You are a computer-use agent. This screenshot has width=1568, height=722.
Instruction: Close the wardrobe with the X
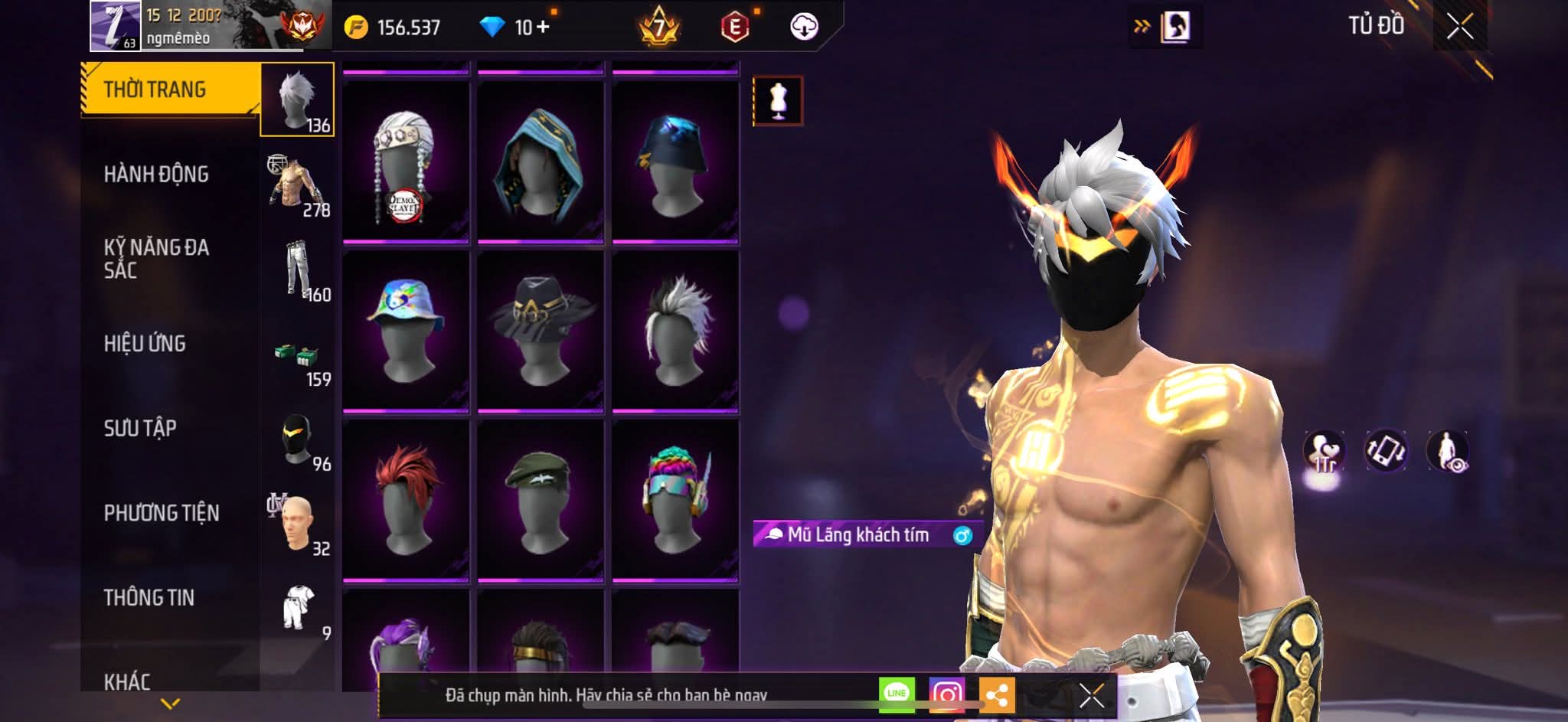click(1459, 27)
